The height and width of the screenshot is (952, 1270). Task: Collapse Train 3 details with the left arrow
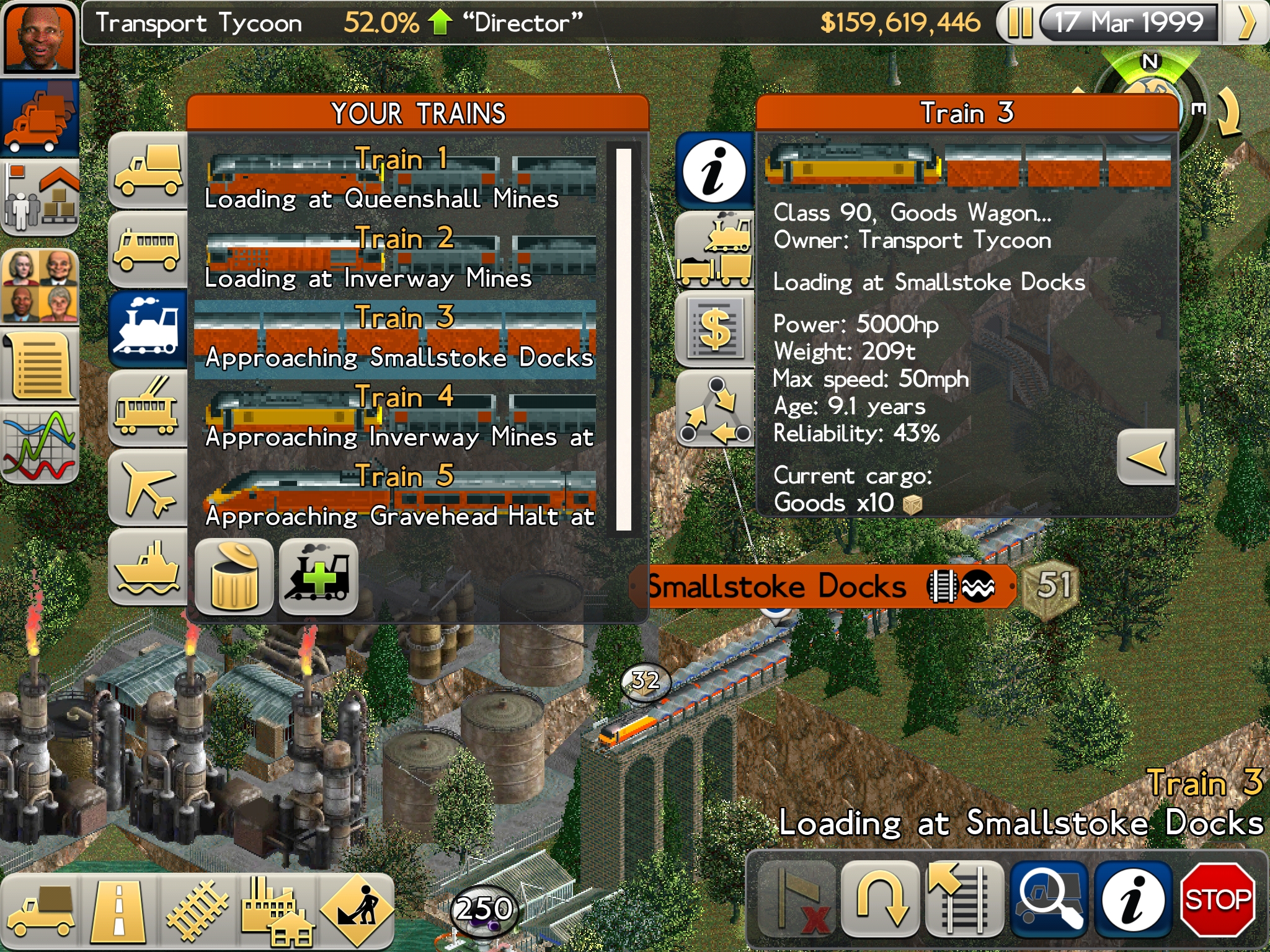pyautogui.click(x=1146, y=456)
